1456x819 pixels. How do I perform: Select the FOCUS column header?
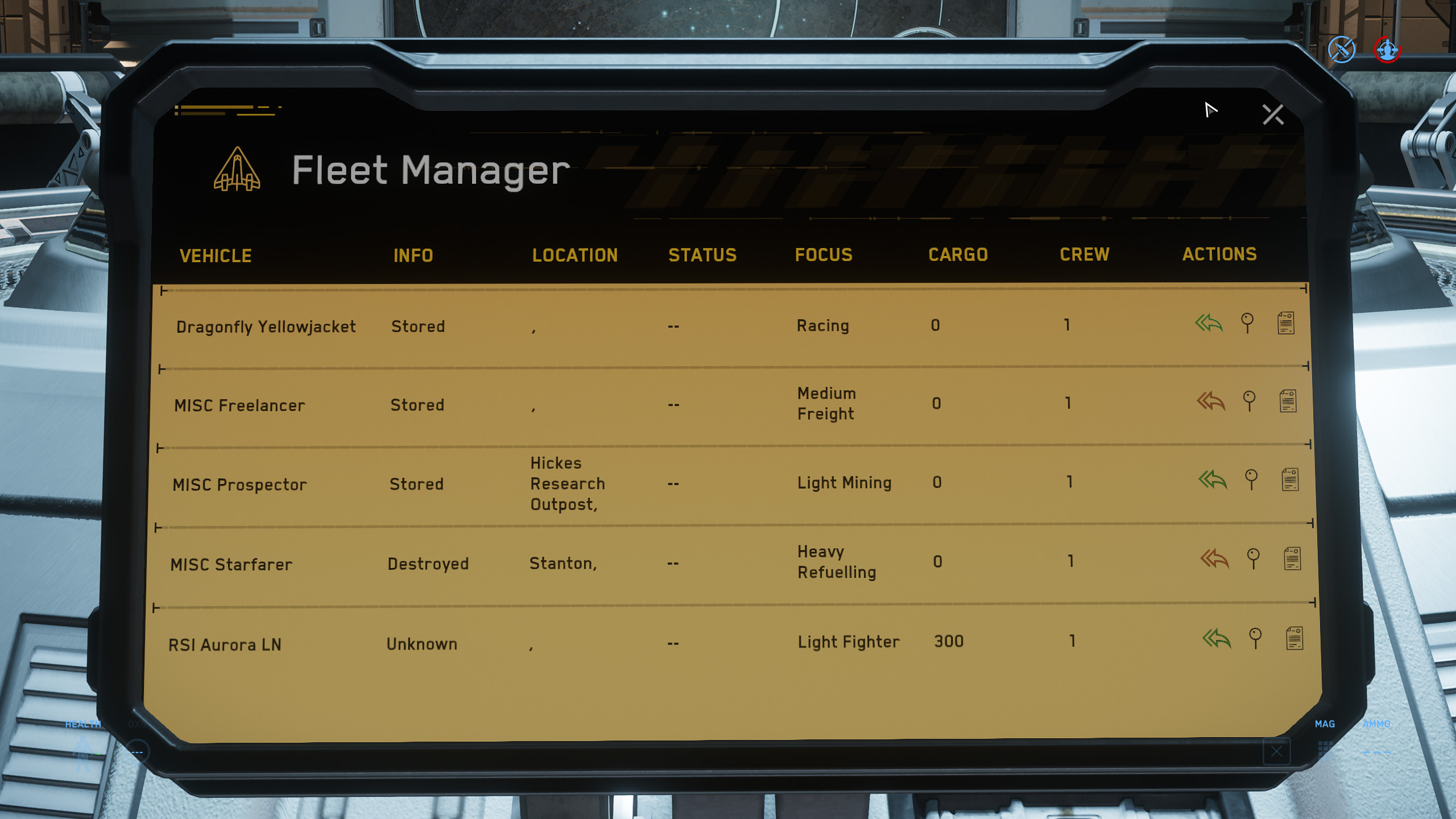(824, 255)
